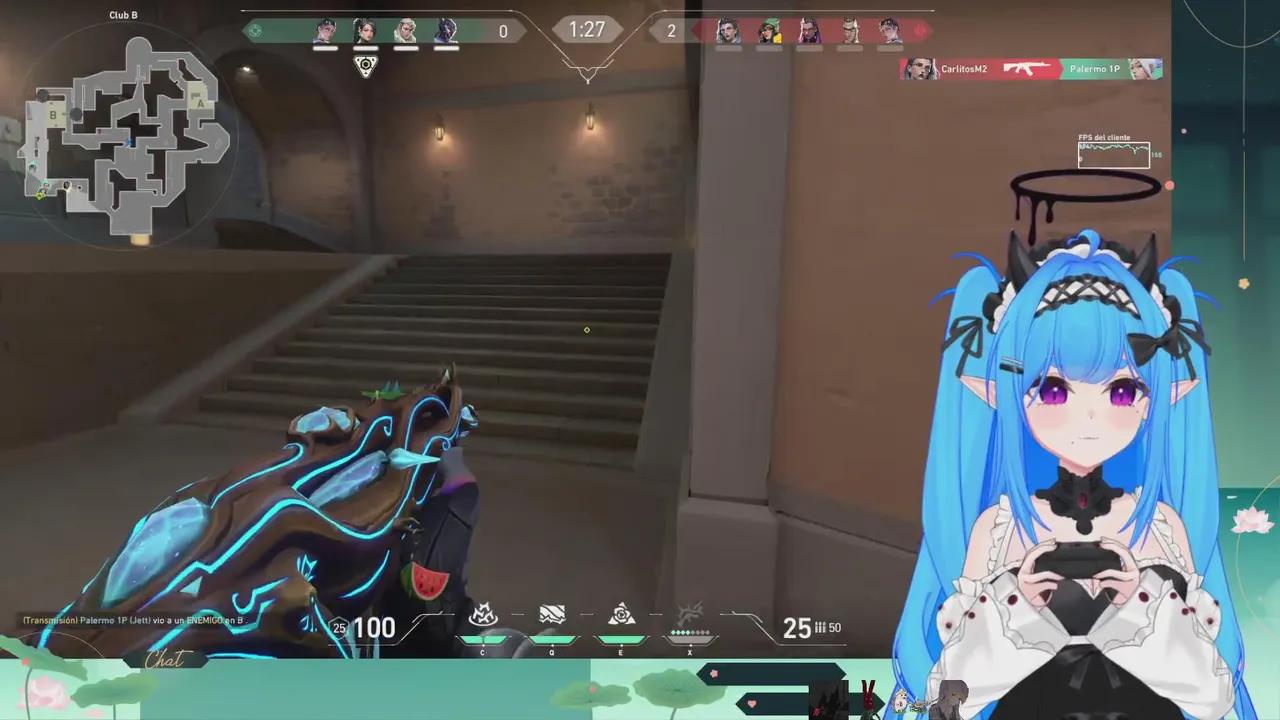Select the C ability icon on the HUD

point(483,613)
